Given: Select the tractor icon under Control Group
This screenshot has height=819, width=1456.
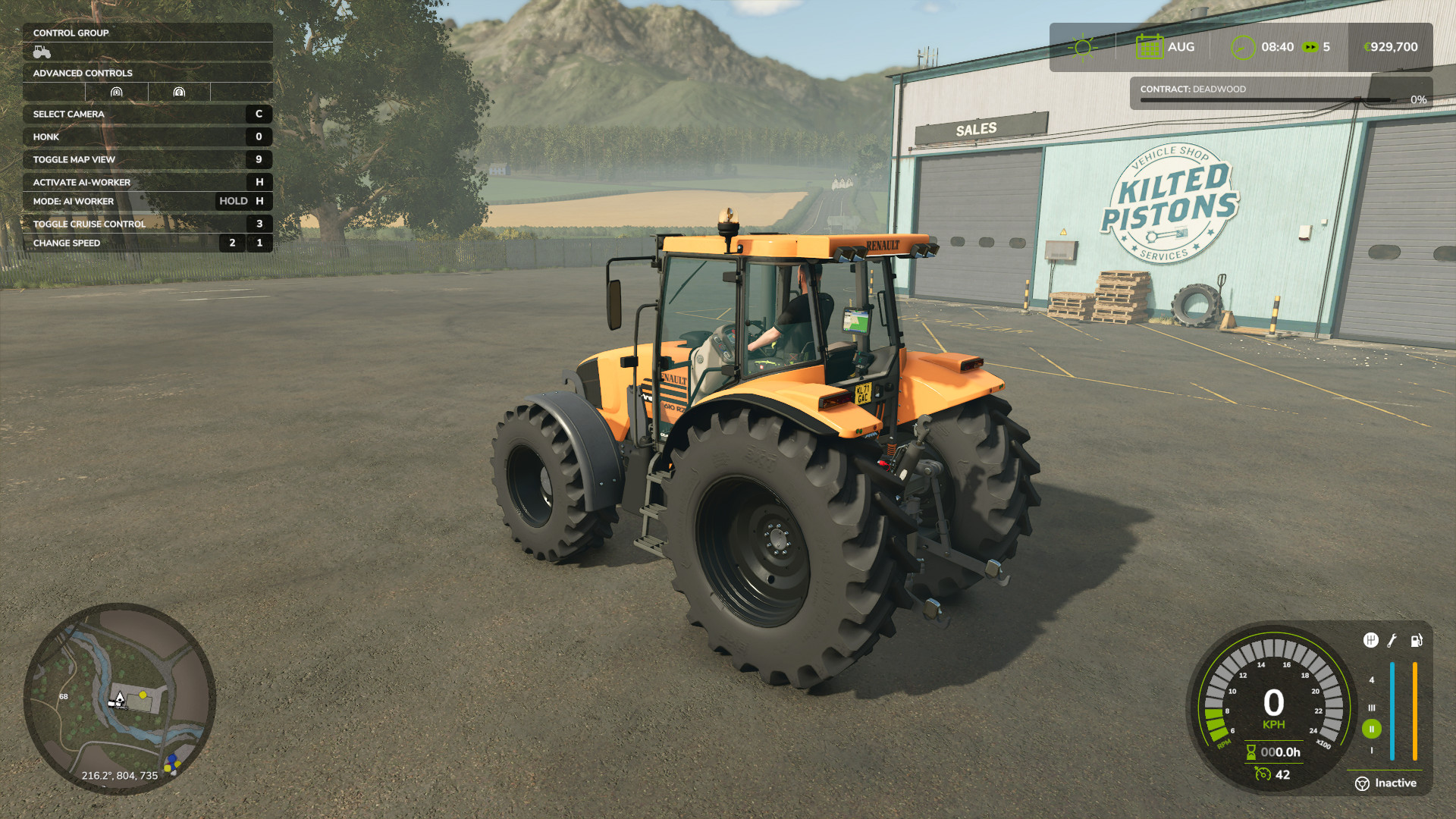Looking at the screenshot, I should (42, 52).
